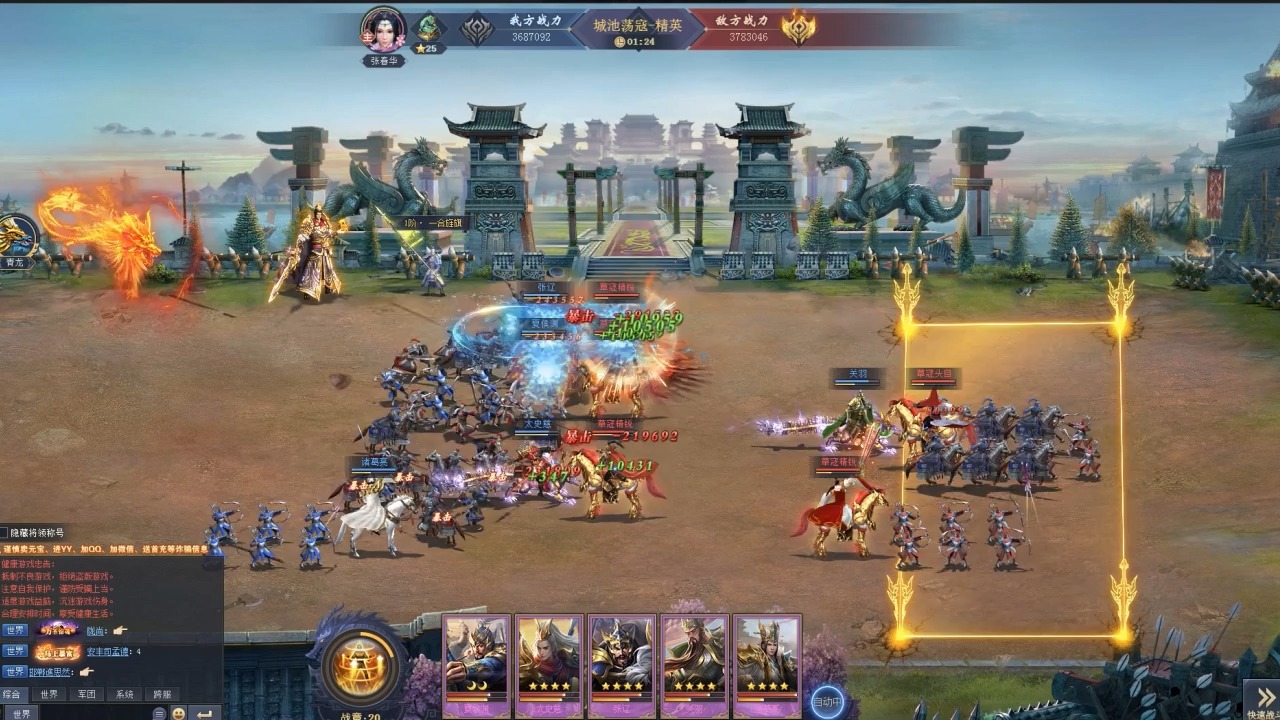The image size is (1280, 720).
Task: Select the hero card beside the 自动中 button
Action: (767, 662)
